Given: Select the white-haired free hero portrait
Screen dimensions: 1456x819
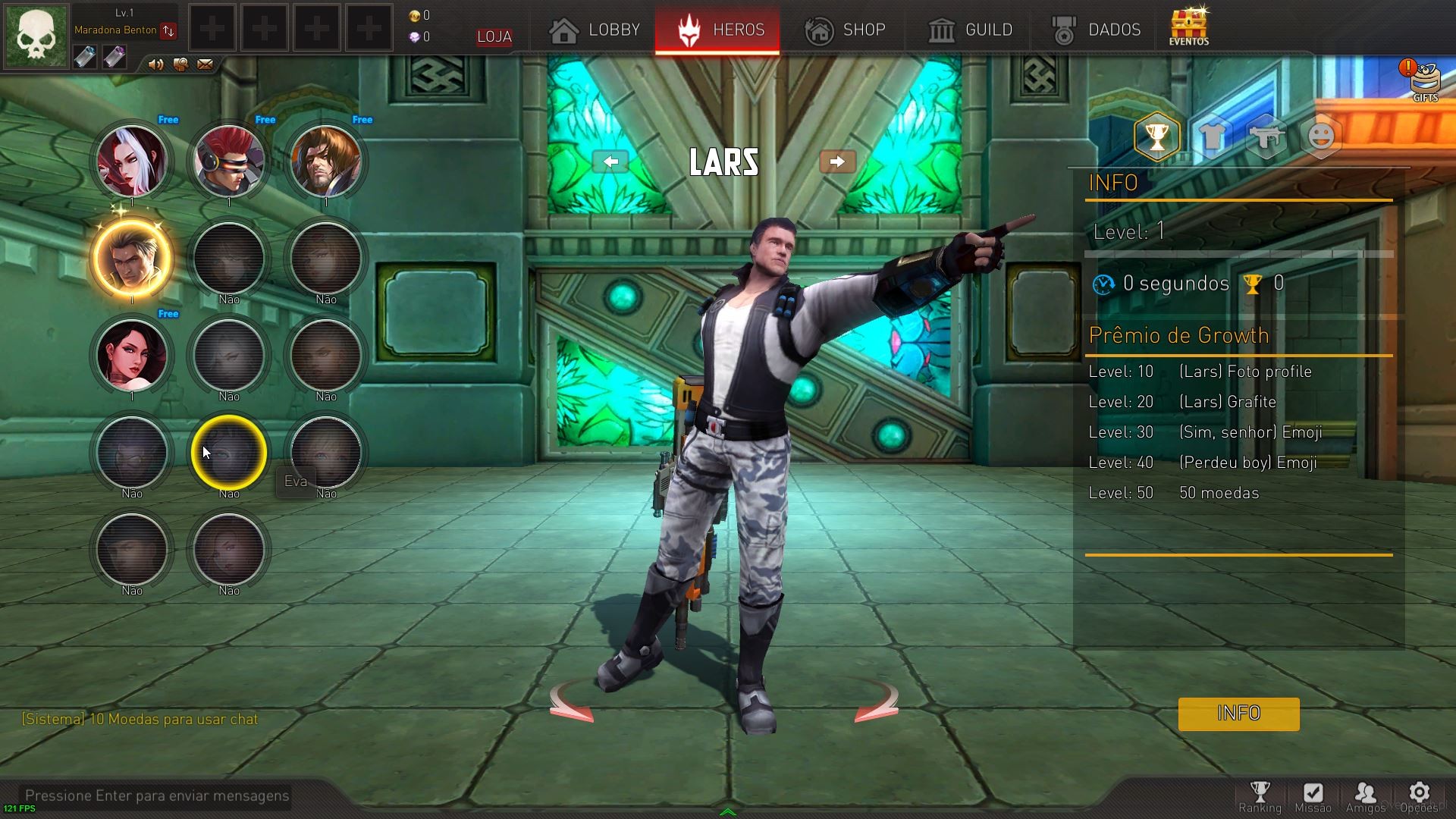Looking at the screenshot, I should point(132,161).
